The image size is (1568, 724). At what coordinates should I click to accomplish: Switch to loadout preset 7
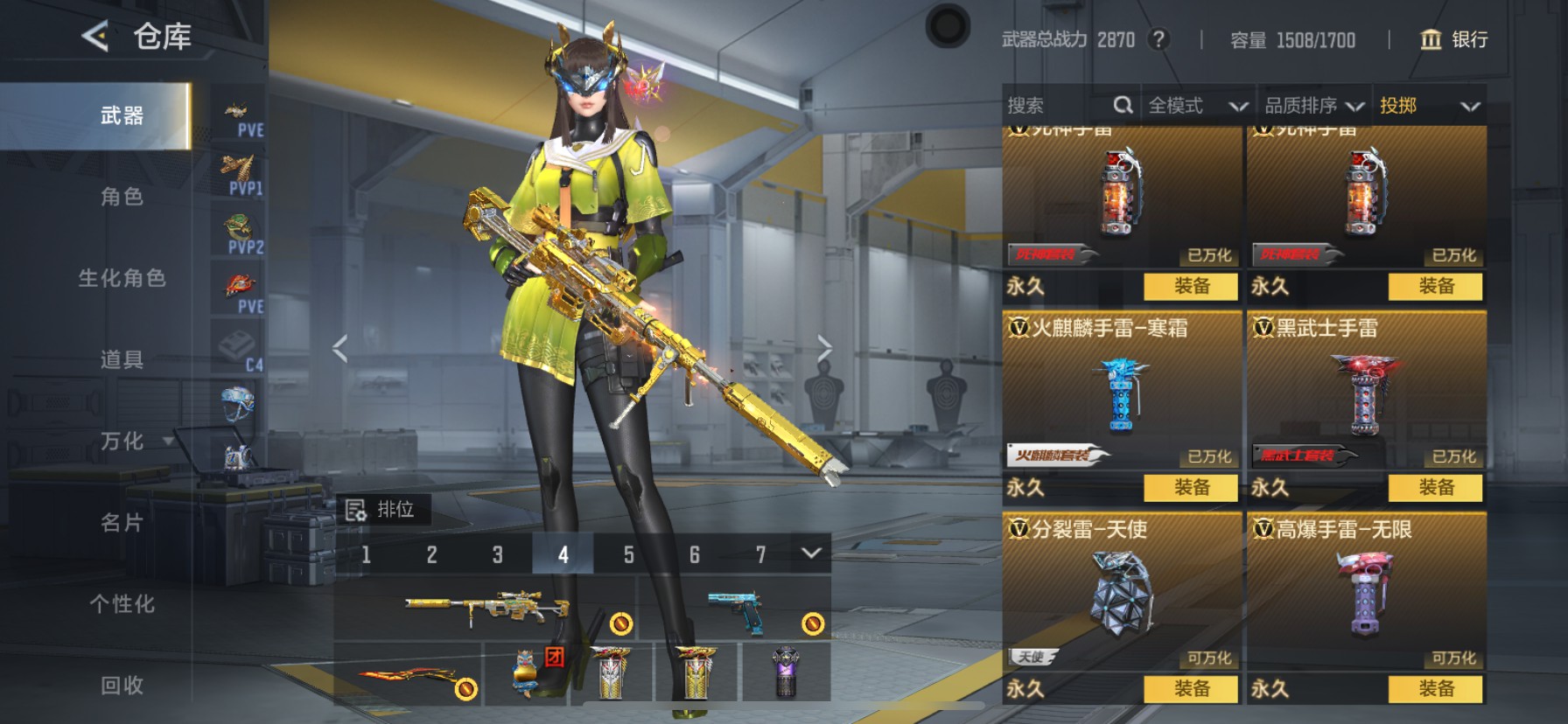pyautogui.click(x=759, y=554)
